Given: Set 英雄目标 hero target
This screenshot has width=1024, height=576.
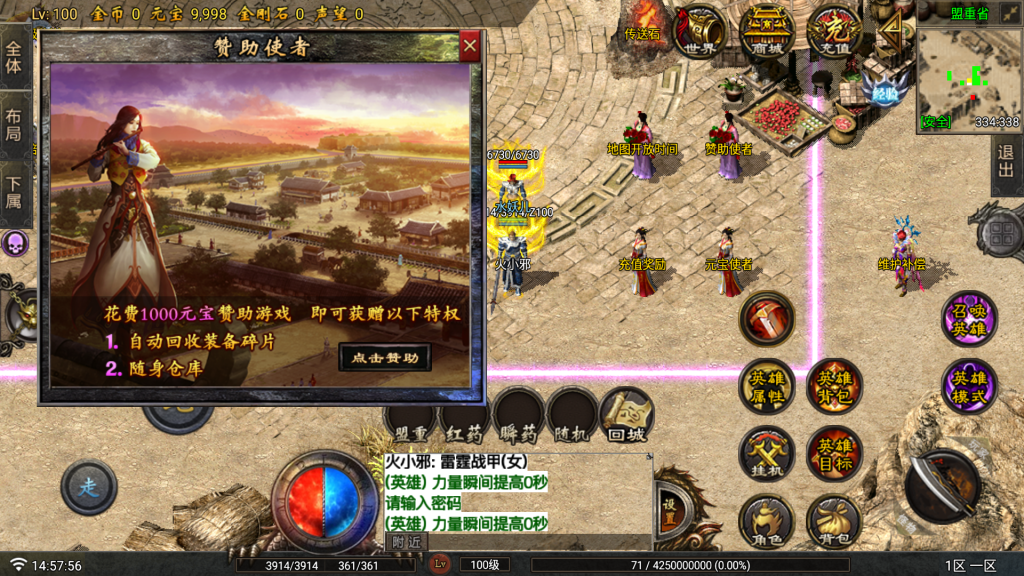Looking at the screenshot, I should click(834, 453).
